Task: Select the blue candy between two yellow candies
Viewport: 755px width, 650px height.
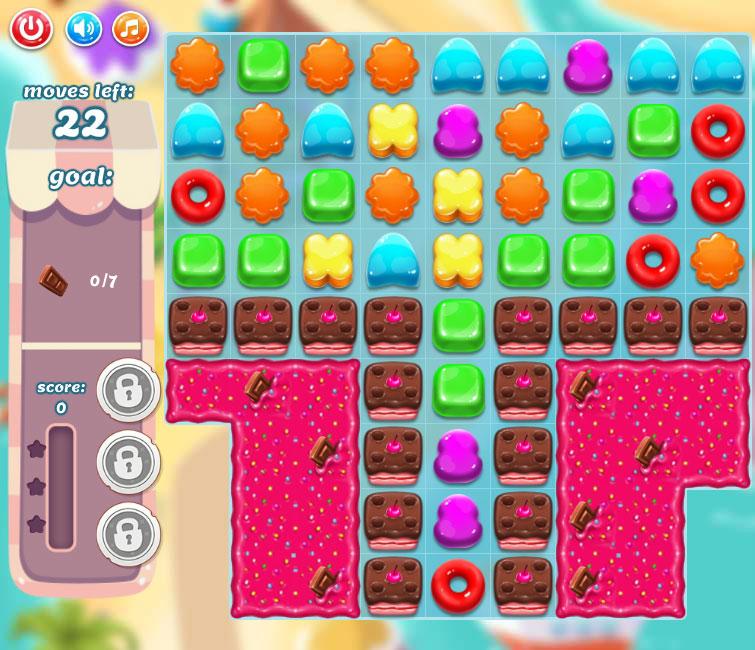Action: [393, 260]
